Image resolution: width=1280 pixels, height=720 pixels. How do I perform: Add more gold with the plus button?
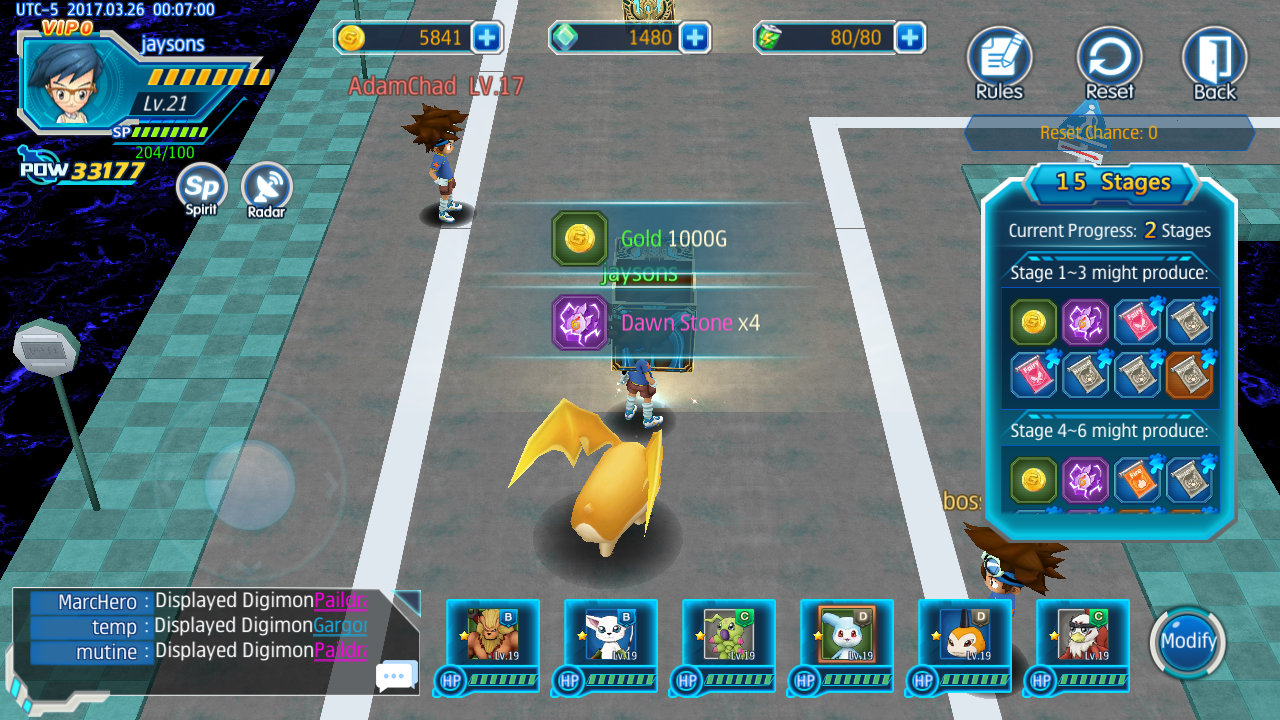487,38
